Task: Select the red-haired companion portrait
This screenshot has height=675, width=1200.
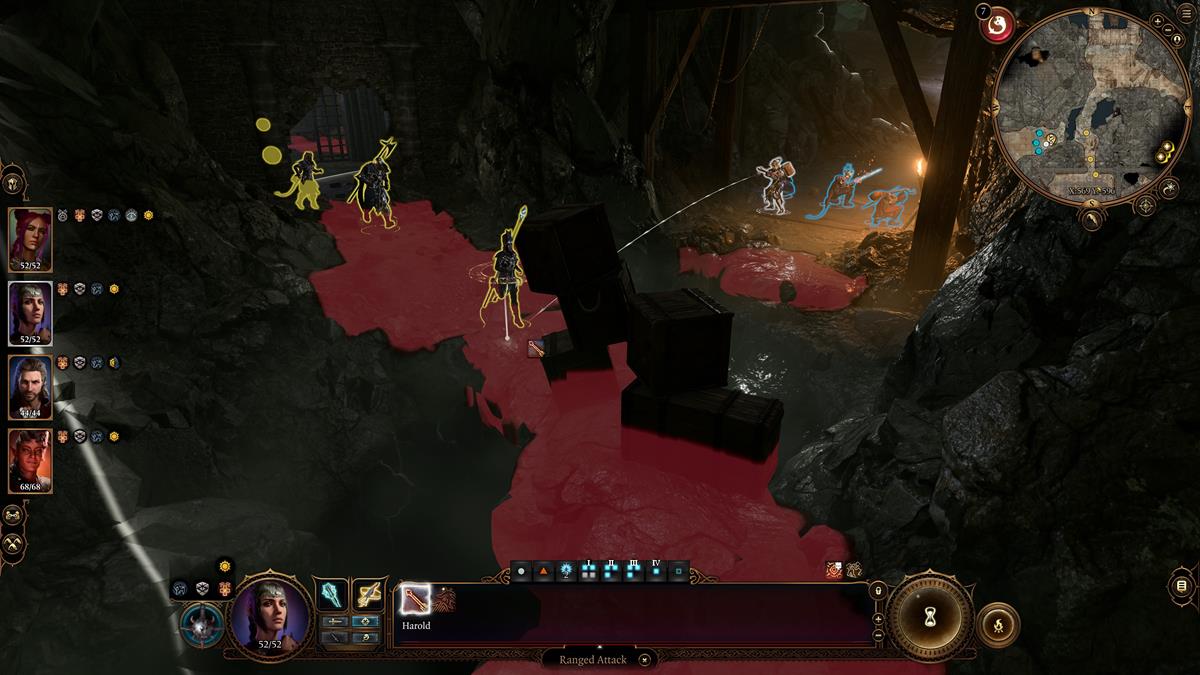Action: pyautogui.click(x=30, y=240)
